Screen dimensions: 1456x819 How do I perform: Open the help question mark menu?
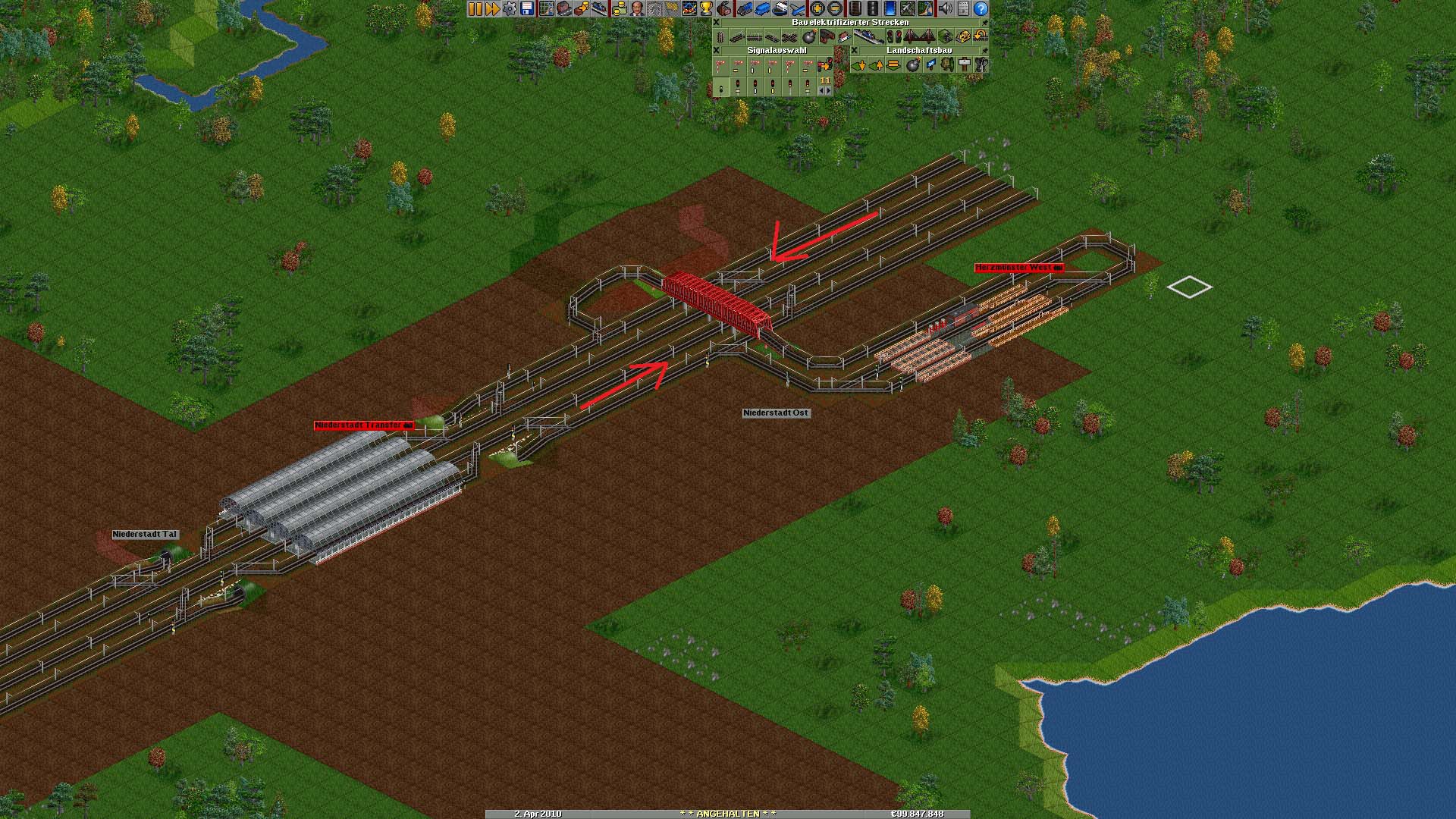click(x=981, y=8)
